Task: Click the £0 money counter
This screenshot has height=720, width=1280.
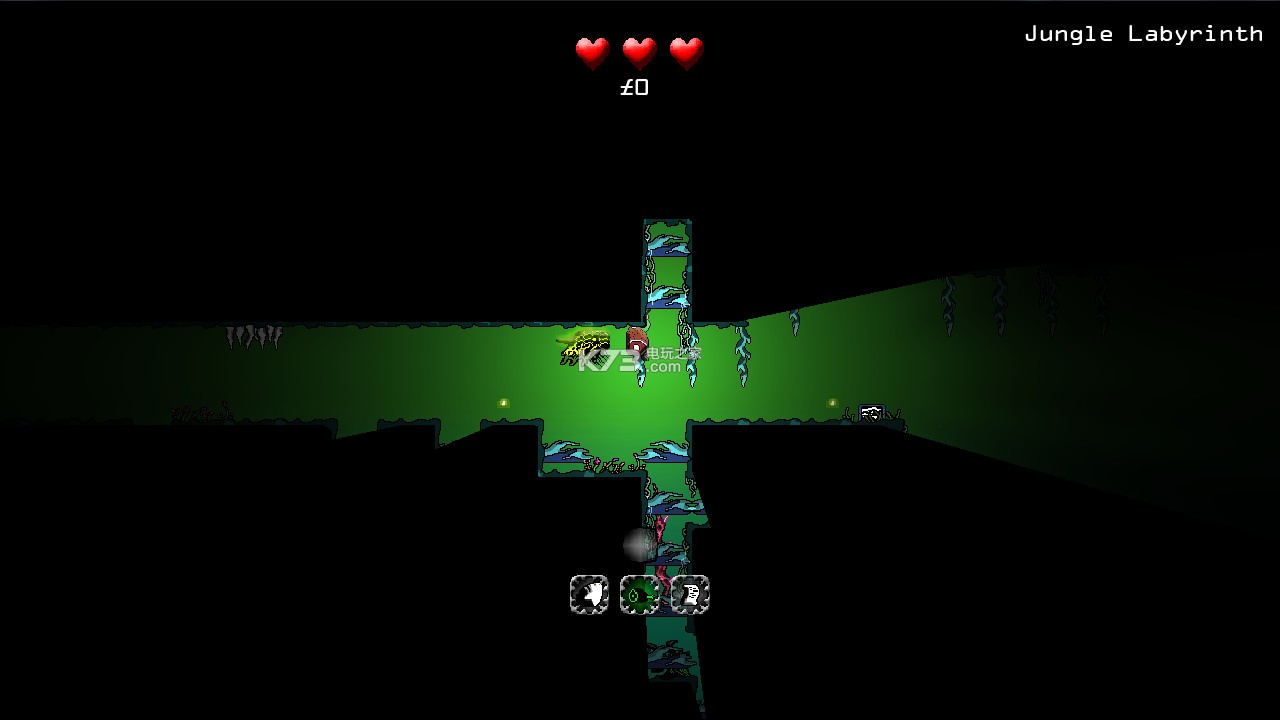Action: [x=634, y=87]
